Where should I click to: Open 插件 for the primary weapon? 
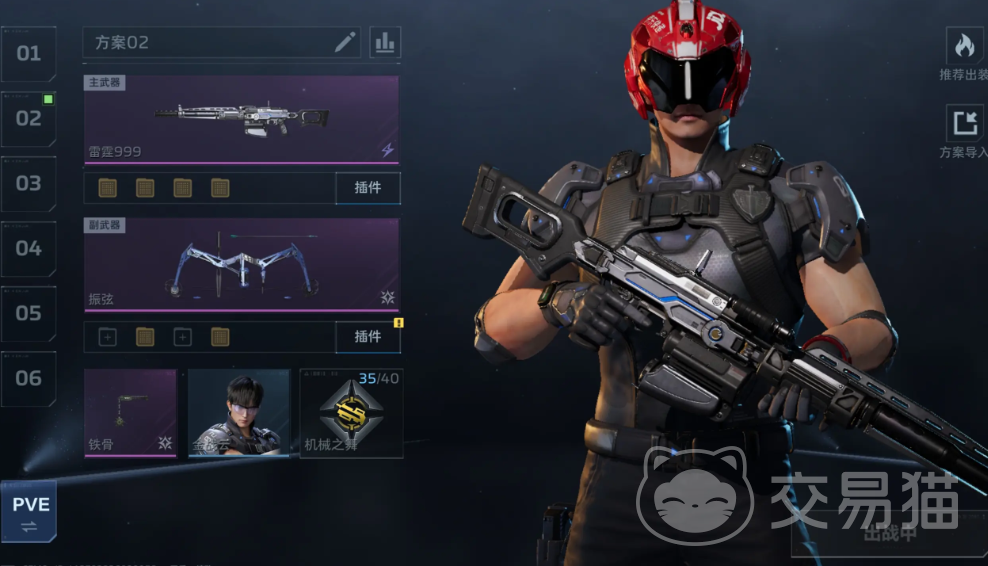point(367,188)
